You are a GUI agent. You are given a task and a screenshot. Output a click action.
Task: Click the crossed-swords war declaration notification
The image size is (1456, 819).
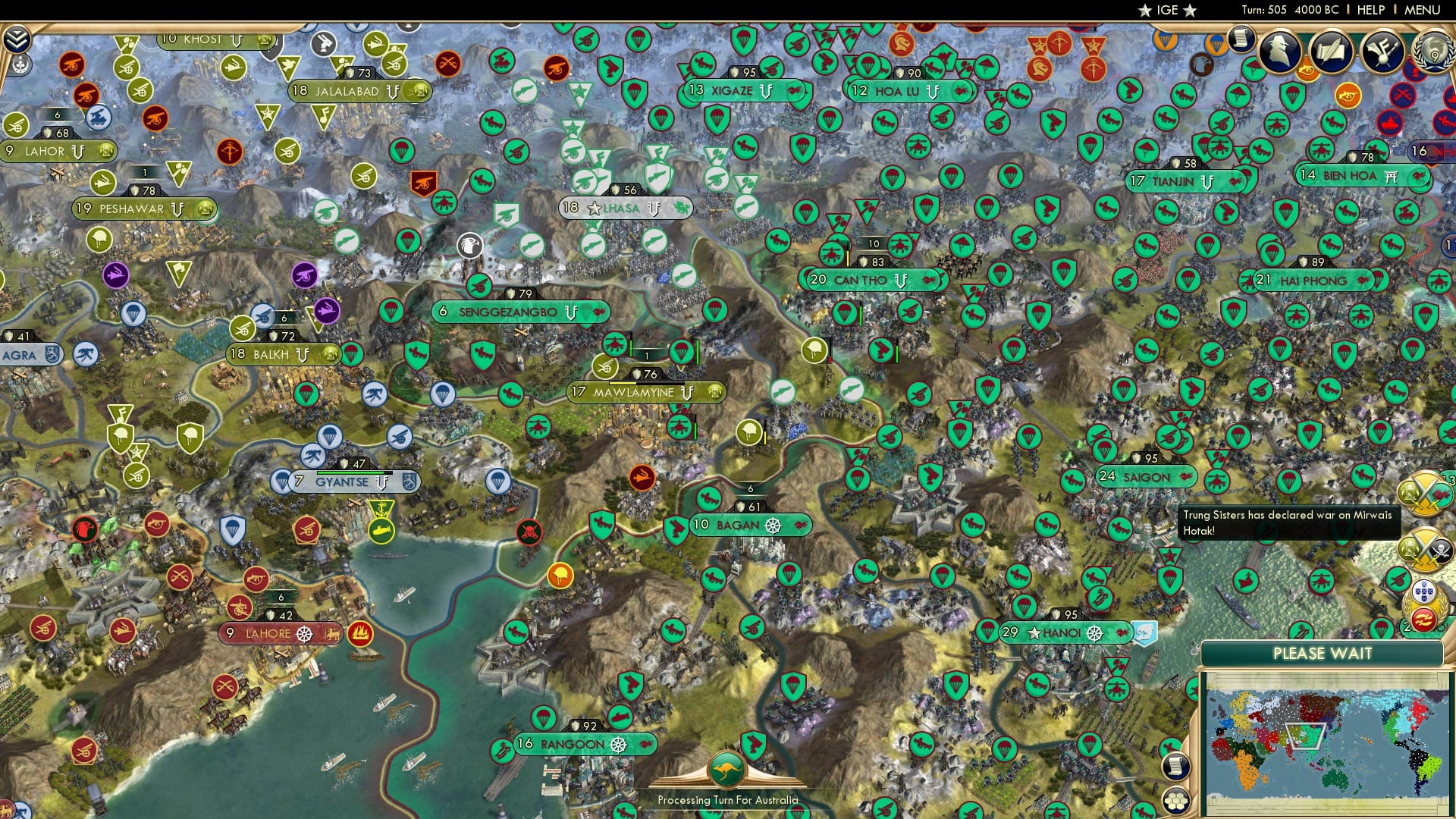point(1422,494)
